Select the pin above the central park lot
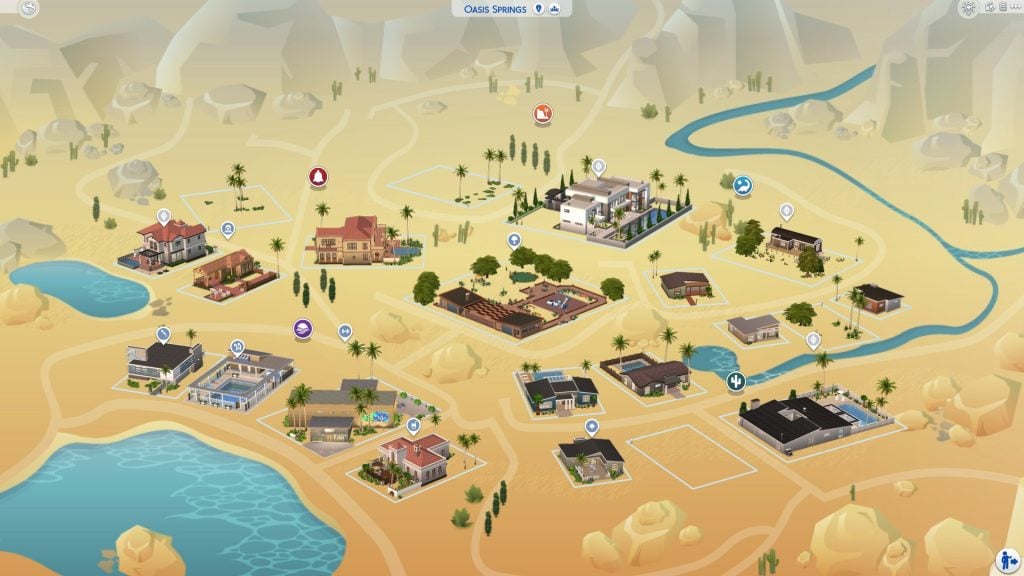 click(514, 240)
